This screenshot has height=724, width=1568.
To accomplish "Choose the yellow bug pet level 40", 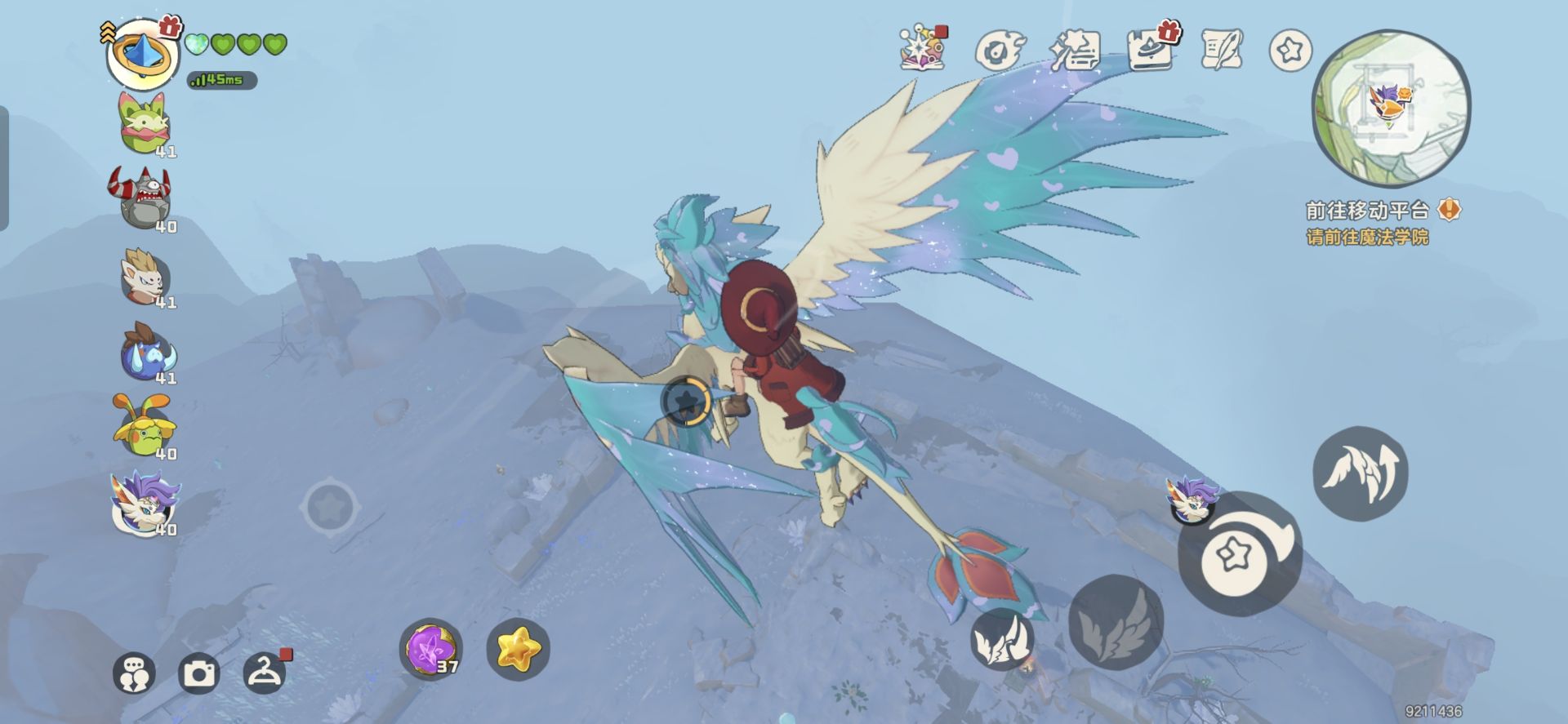I will tap(144, 426).
